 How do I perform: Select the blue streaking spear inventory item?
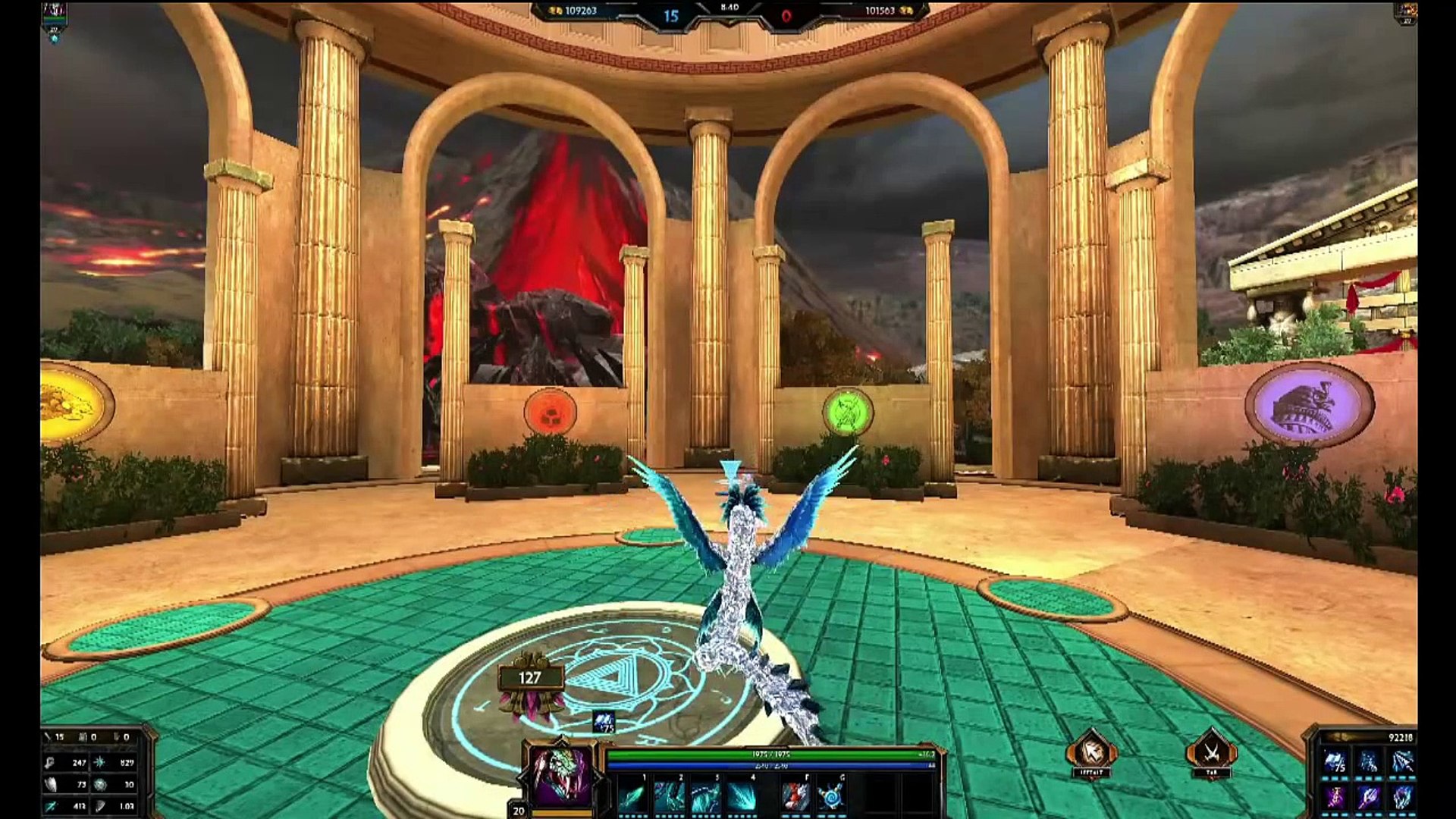tap(1401, 762)
